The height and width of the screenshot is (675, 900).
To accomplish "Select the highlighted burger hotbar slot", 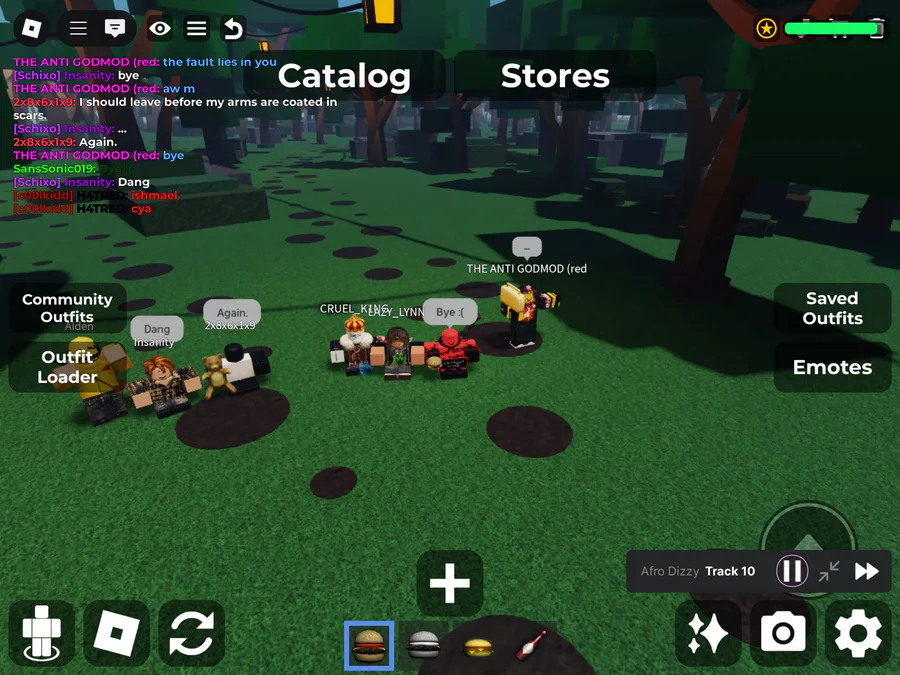I will click(x=369, y=646).
